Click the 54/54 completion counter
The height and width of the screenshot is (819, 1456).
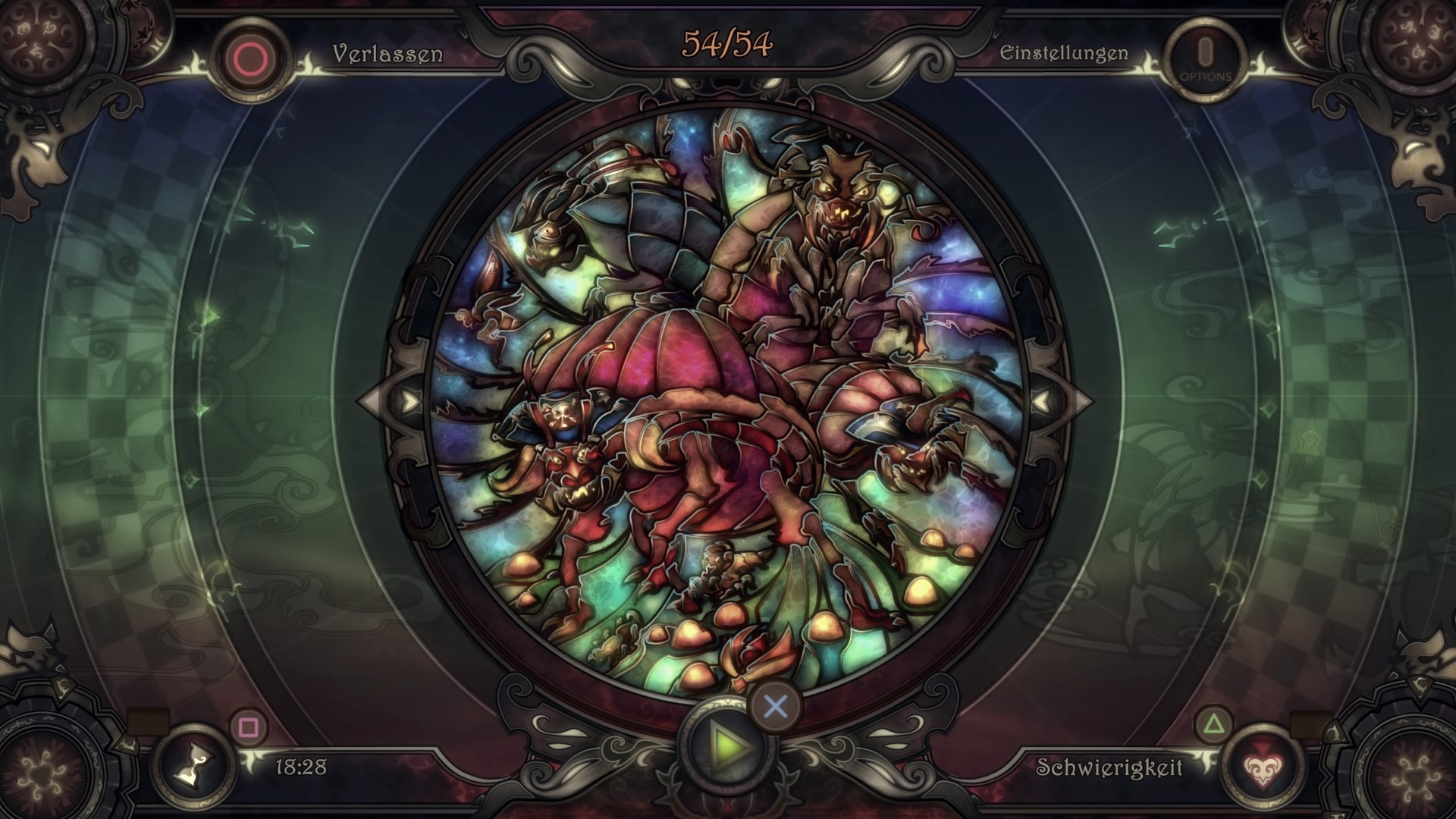tap(726, 42)
